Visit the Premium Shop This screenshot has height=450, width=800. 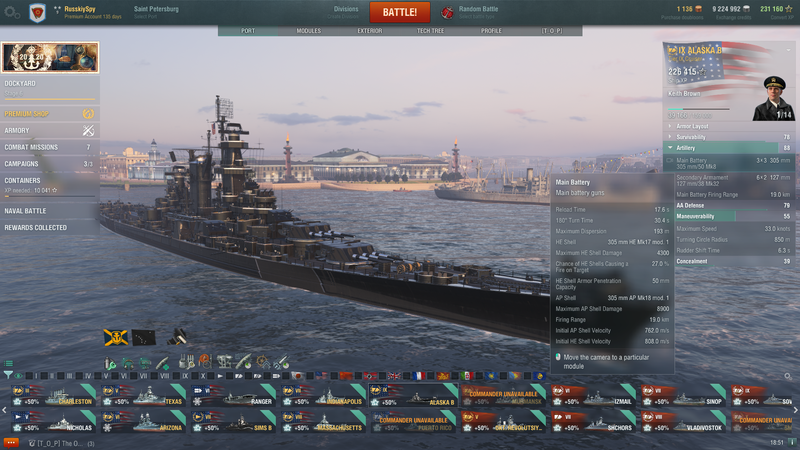pos(49,114)
